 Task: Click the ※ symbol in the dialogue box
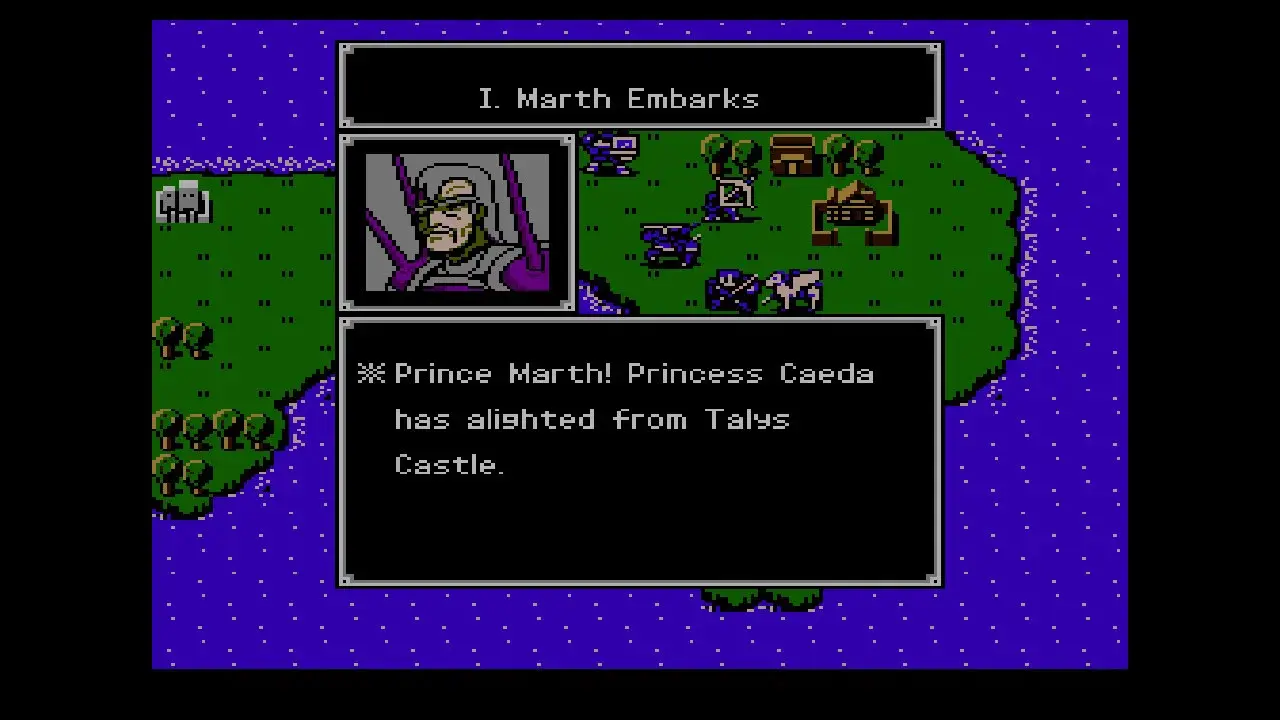coord(371,373)
